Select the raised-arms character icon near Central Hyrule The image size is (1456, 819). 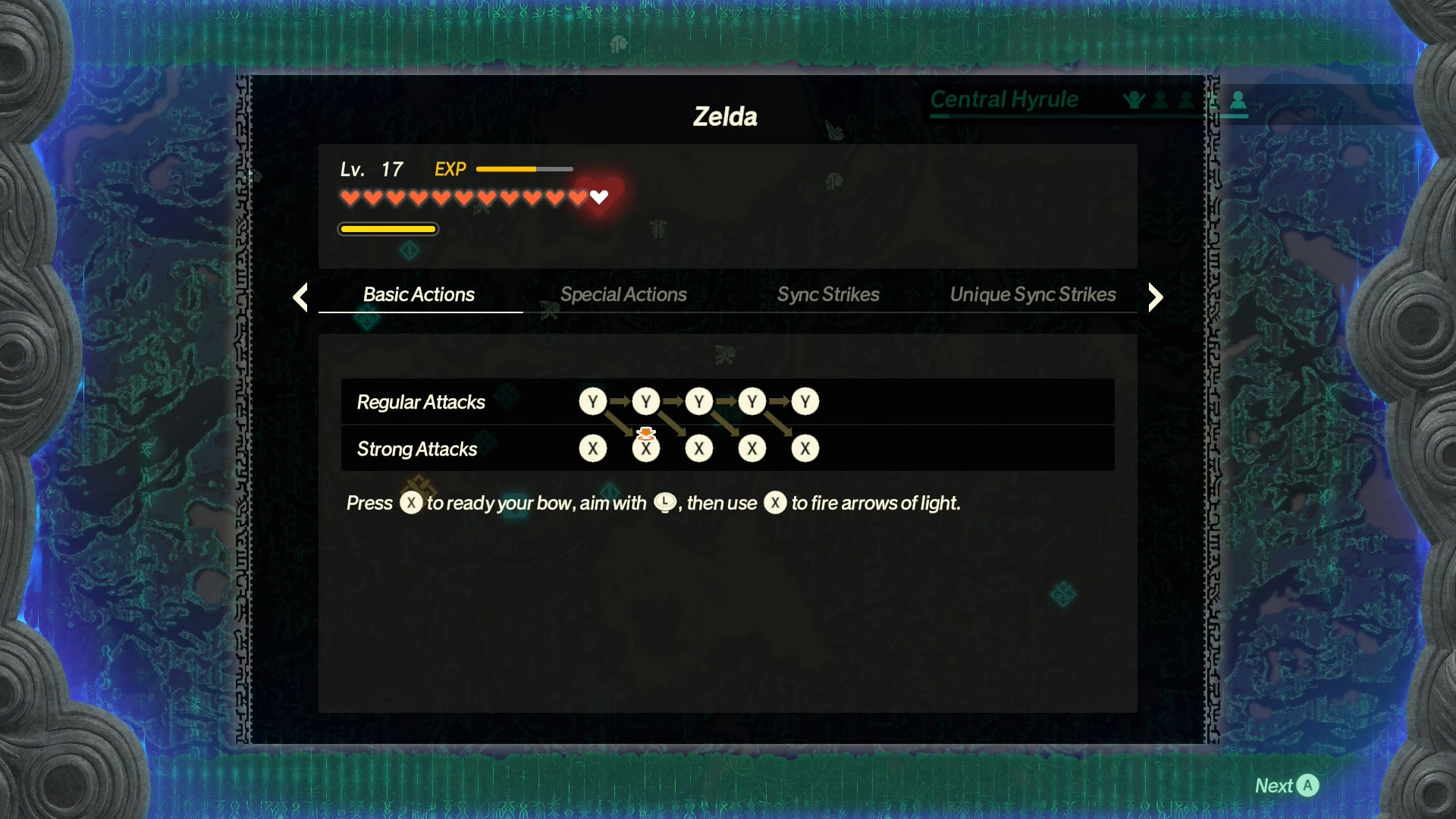tap(1133, 99)
